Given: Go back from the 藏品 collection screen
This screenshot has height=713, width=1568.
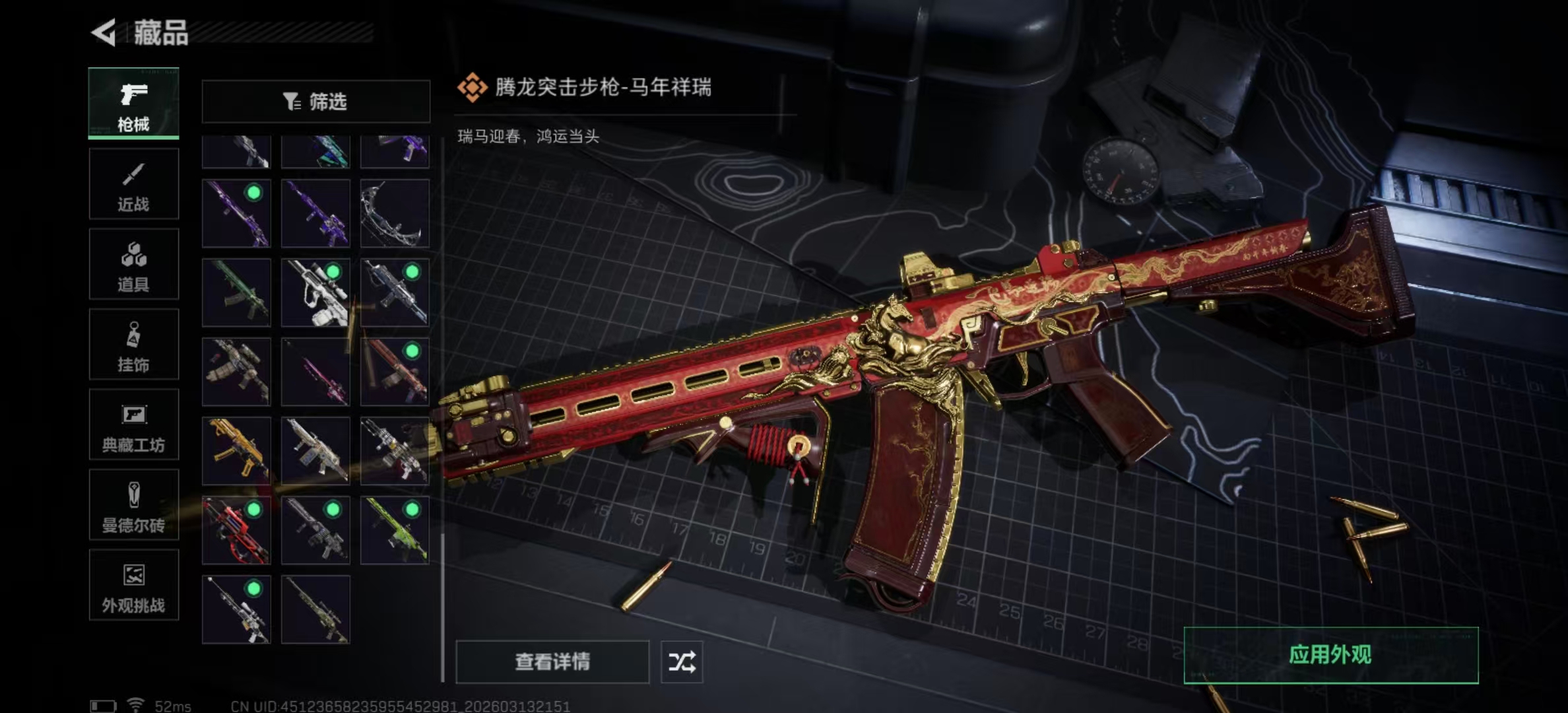Looking at the screenshot, I should coord(104,32).
